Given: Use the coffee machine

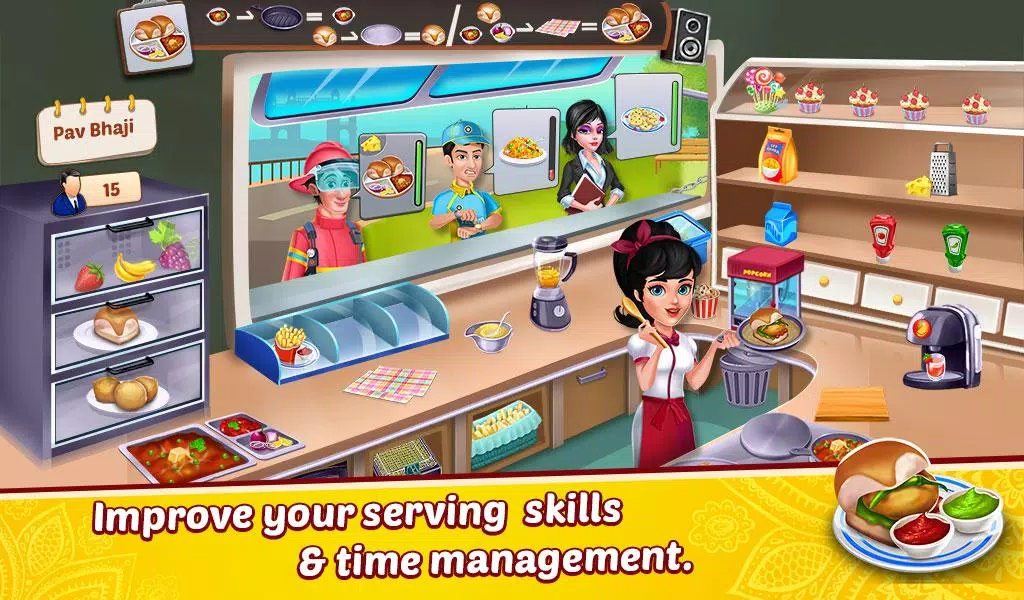Looking at the screenshot, I should [x=940, y=346].
